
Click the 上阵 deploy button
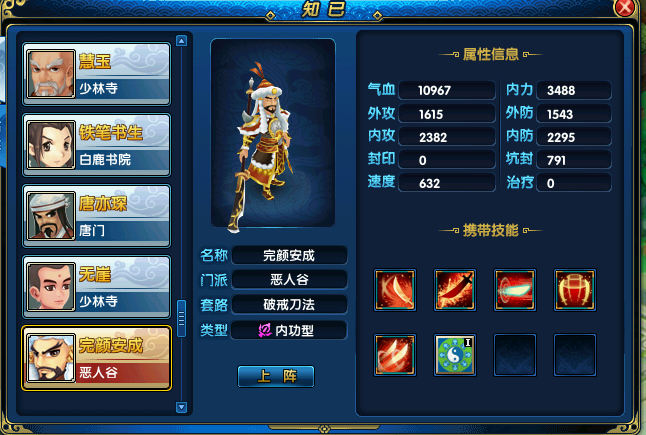pos(276,376)
